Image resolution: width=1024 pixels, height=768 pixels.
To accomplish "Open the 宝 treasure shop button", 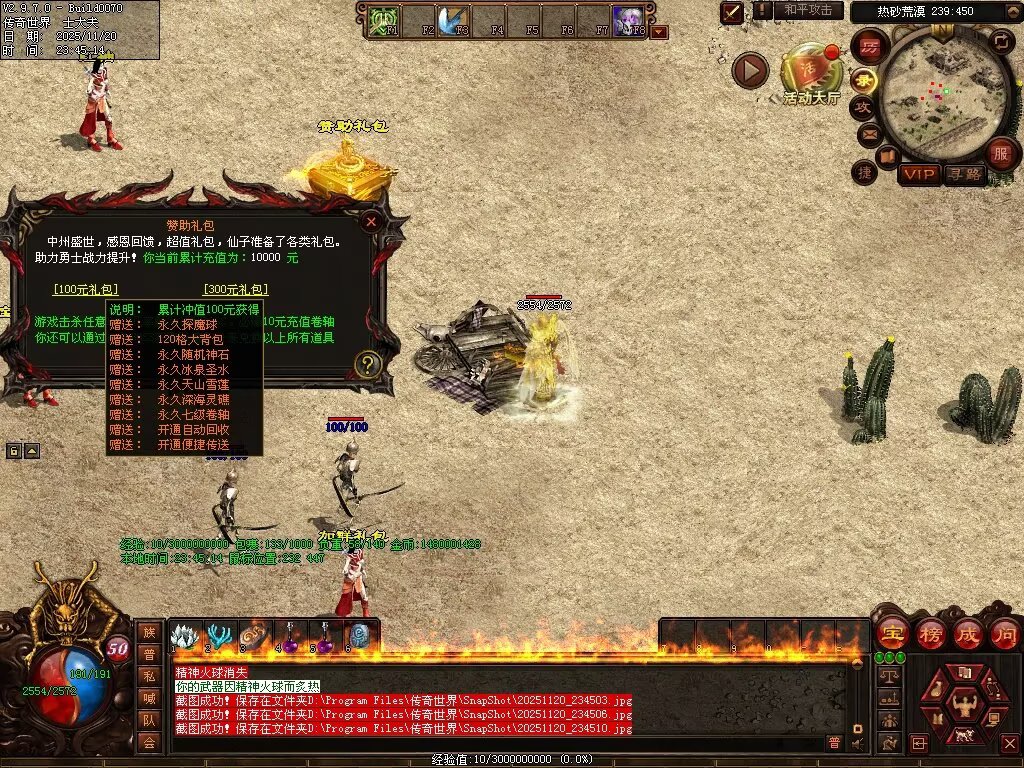I will pyautogui.click(x=892, y=634).
